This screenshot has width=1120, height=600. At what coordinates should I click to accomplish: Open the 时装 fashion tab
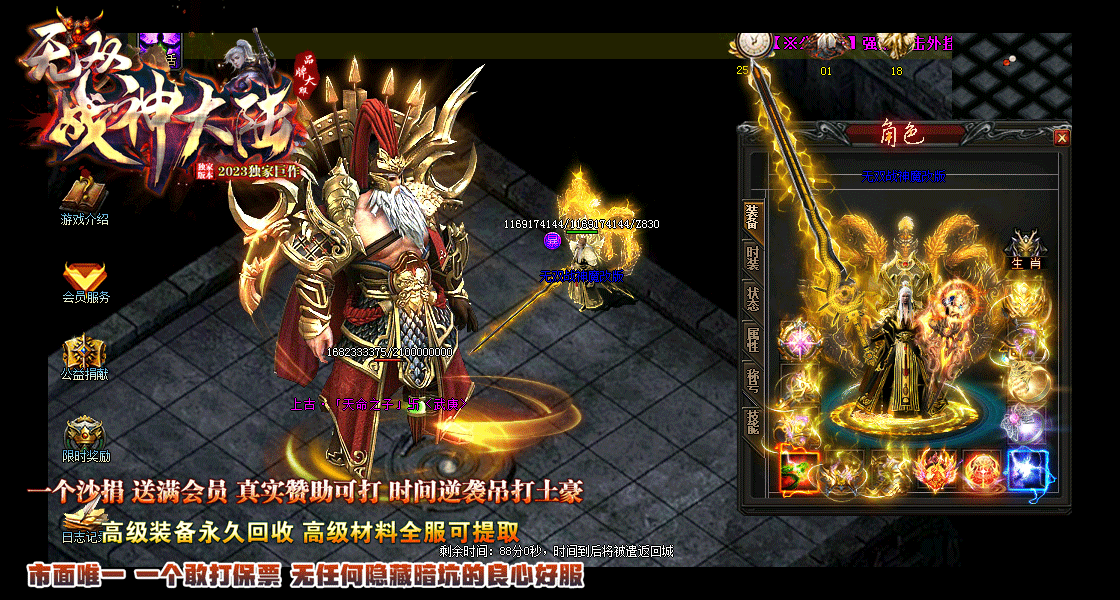(752, 257)
